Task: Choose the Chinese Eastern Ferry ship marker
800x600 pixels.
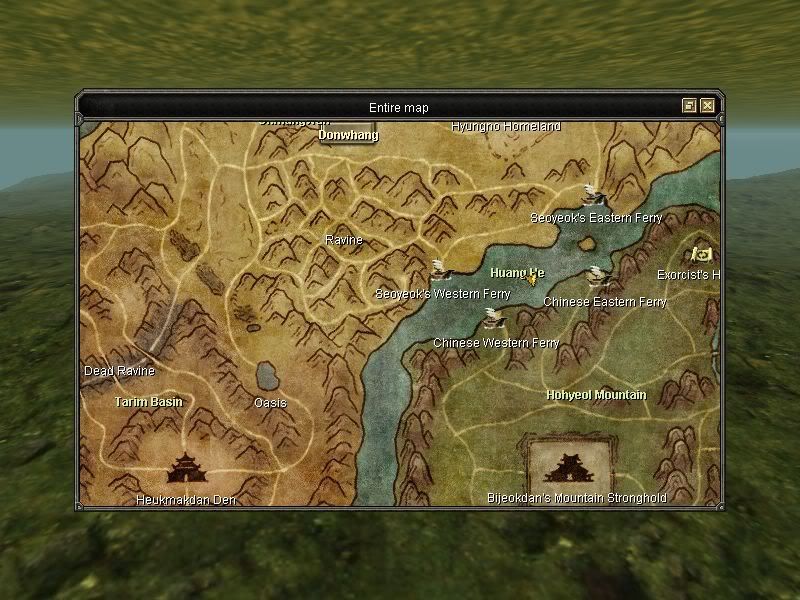Action: click(598, 275)
